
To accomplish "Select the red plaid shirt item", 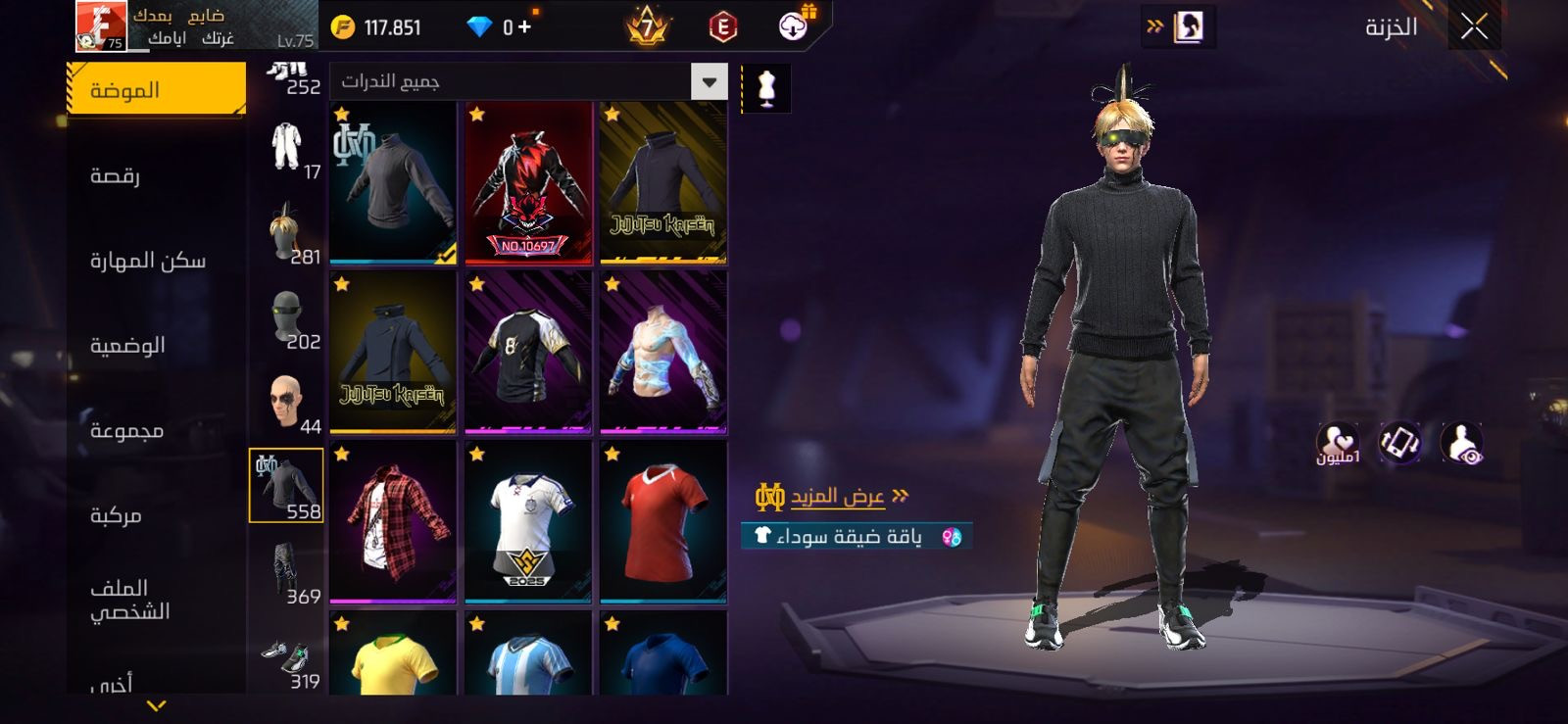I will coord(393,521).
